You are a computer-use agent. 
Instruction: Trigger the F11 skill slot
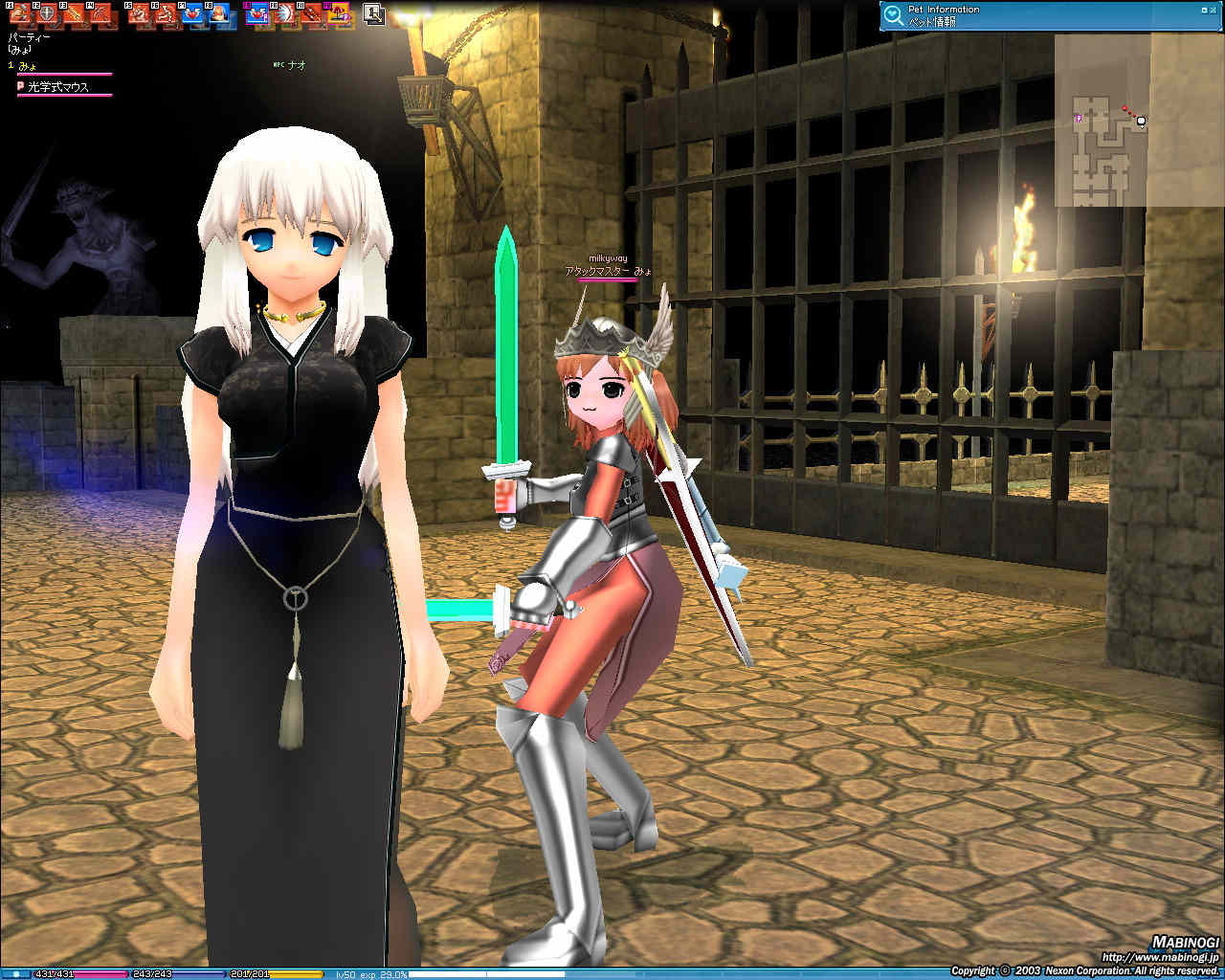click(309, 13)
